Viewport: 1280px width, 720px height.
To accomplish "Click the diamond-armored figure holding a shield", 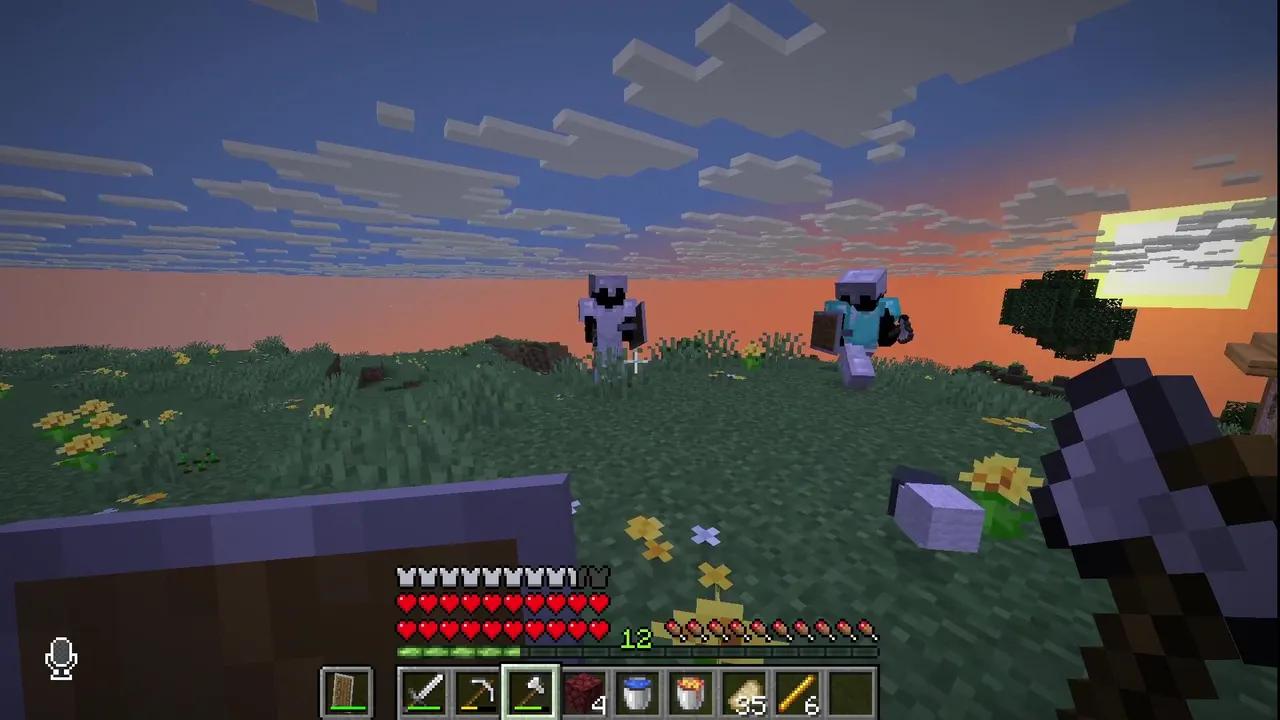I will pyautogui.click(x=862, y=320).
